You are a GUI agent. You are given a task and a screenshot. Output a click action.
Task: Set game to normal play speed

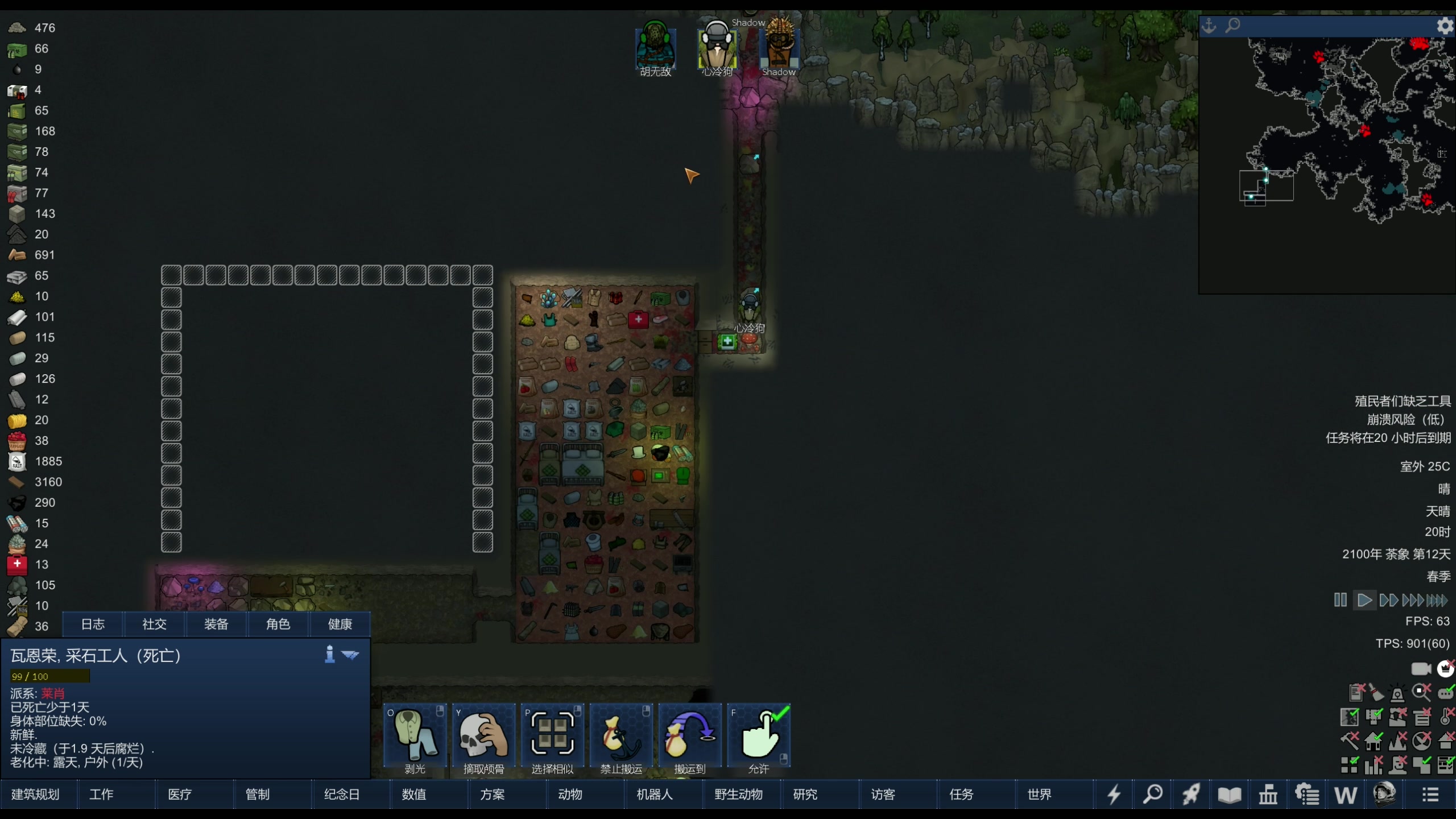[x=1364, y=600]
